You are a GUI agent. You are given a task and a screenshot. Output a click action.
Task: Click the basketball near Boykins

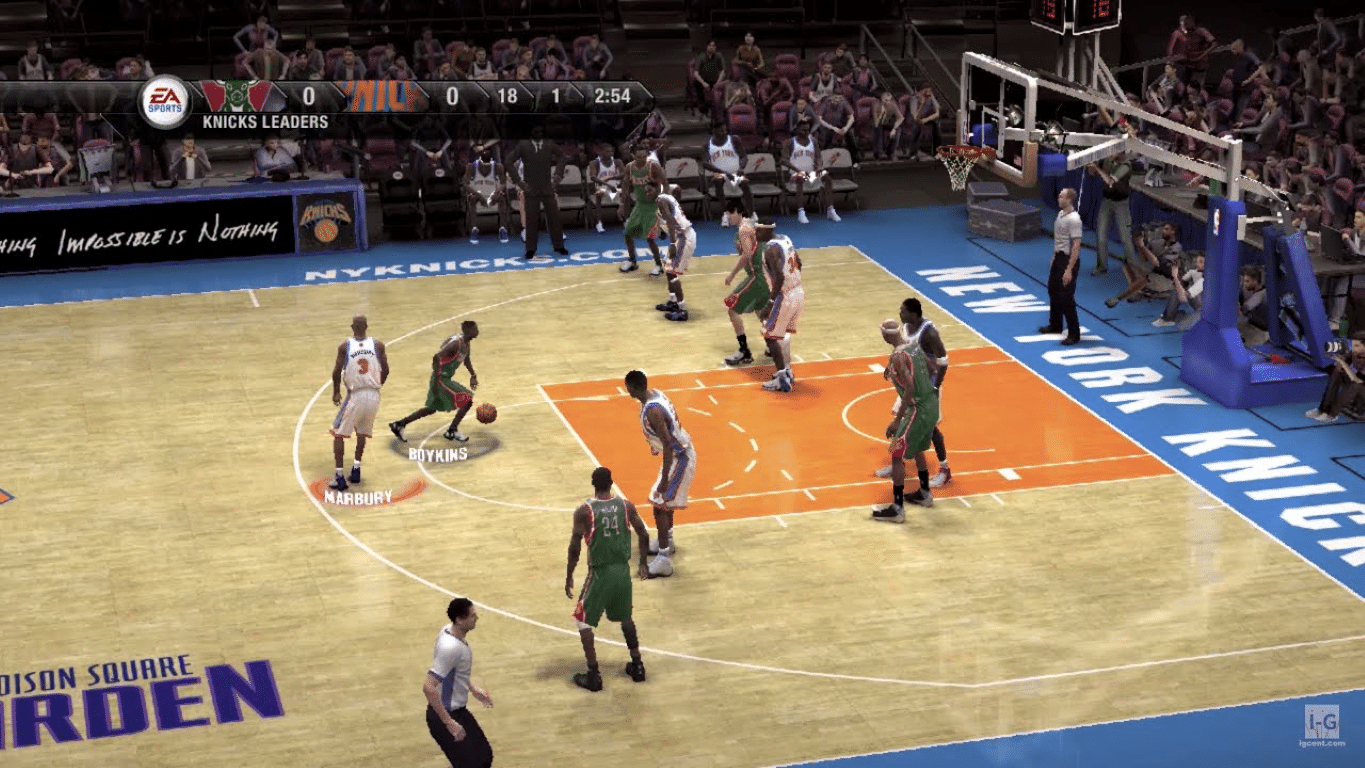point(486,413)
